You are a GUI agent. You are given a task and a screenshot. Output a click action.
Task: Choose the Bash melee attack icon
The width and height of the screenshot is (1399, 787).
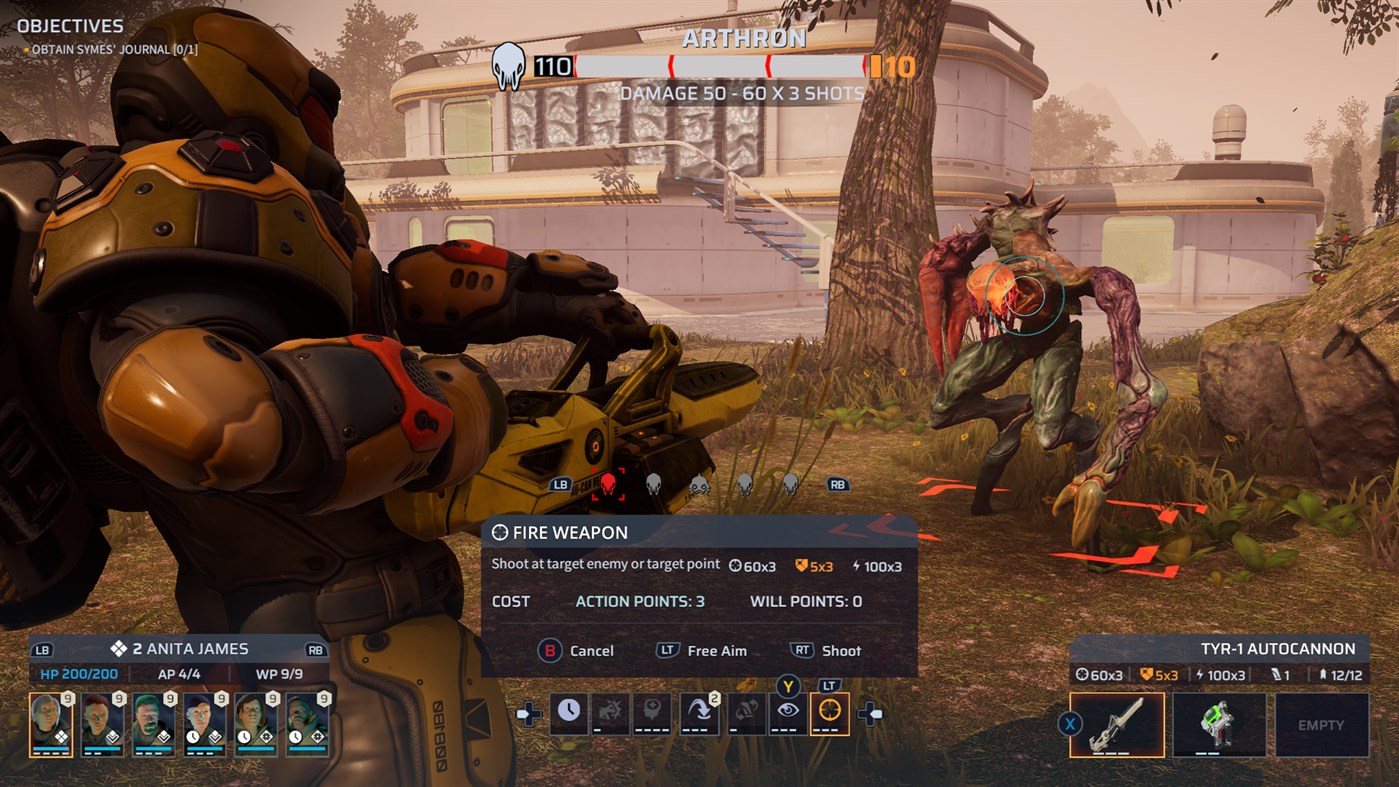point(612,712)
